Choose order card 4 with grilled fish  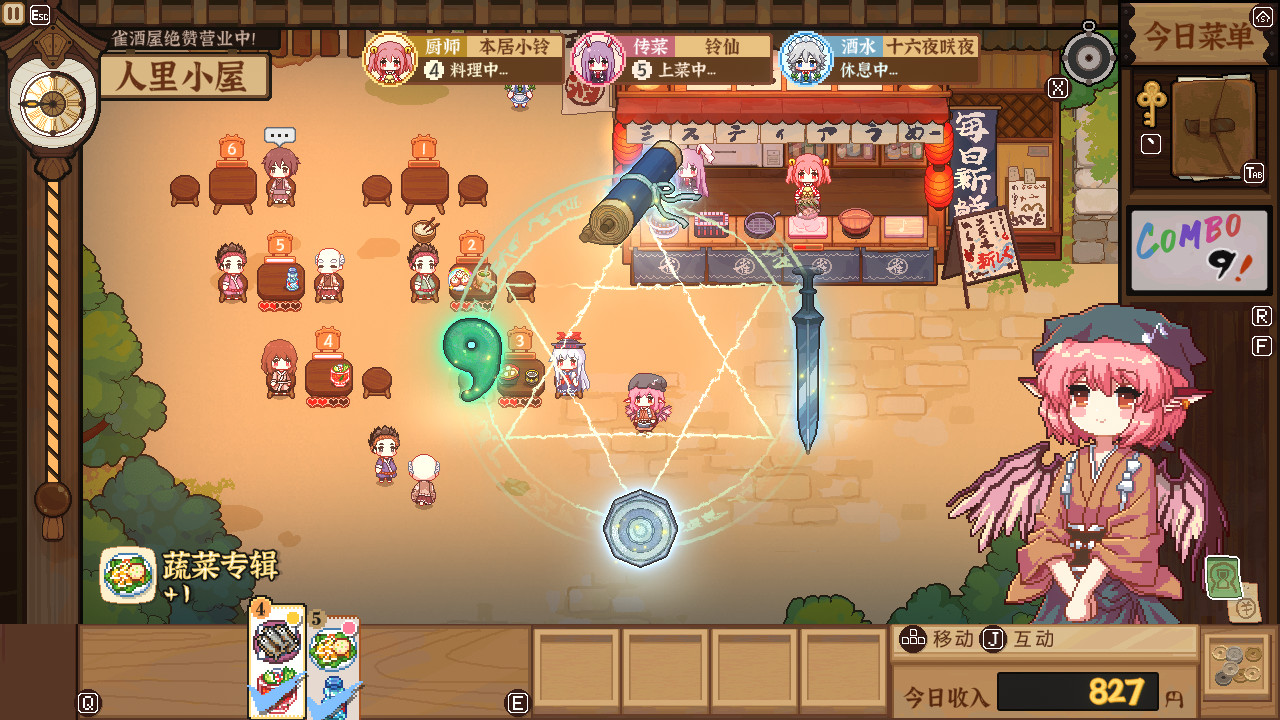[277, 660]
